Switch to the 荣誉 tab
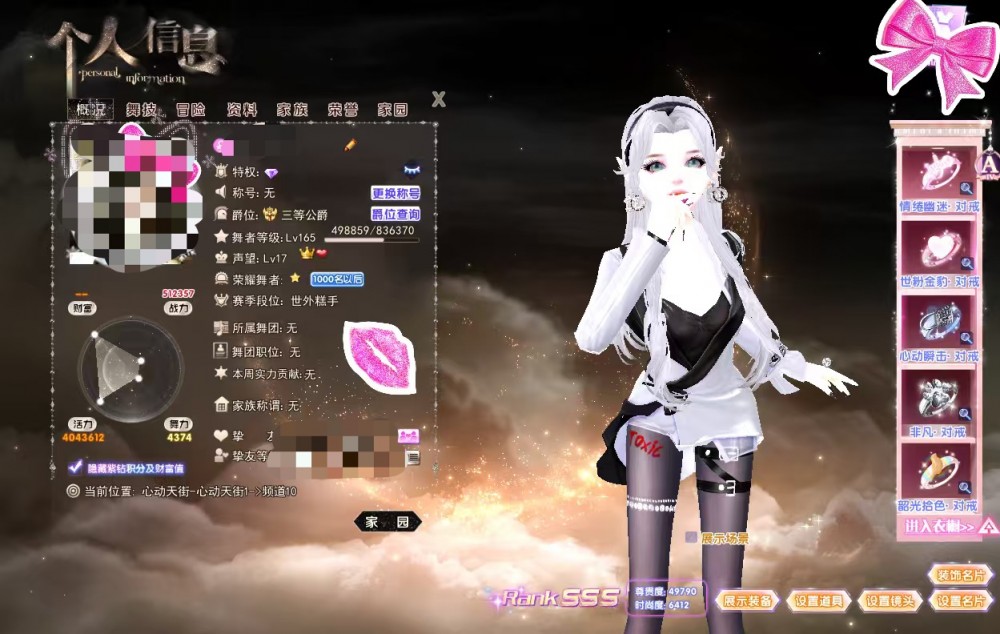 342,110
